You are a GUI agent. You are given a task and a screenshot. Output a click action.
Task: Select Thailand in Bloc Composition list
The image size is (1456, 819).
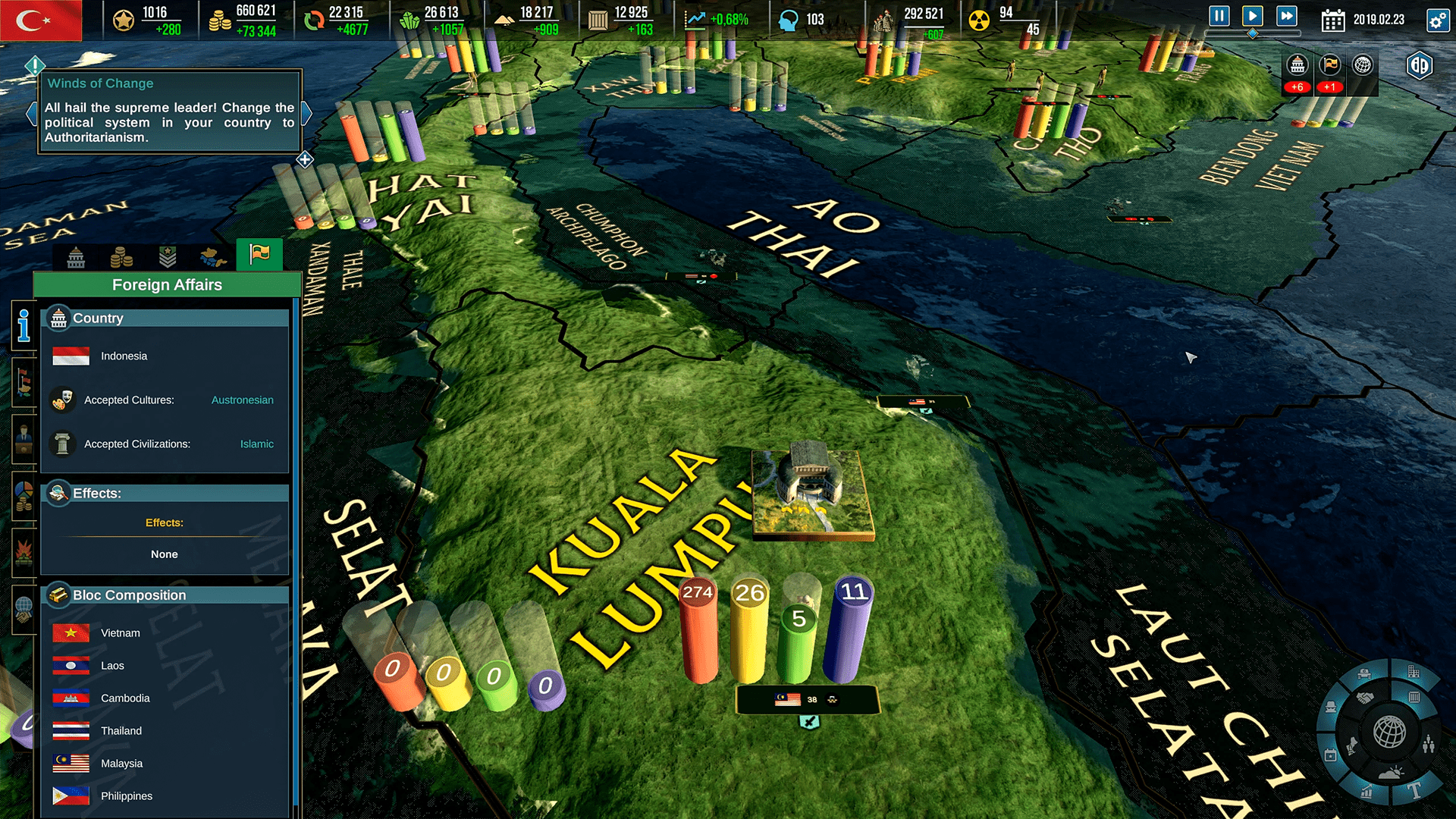(x=121, y=730)
